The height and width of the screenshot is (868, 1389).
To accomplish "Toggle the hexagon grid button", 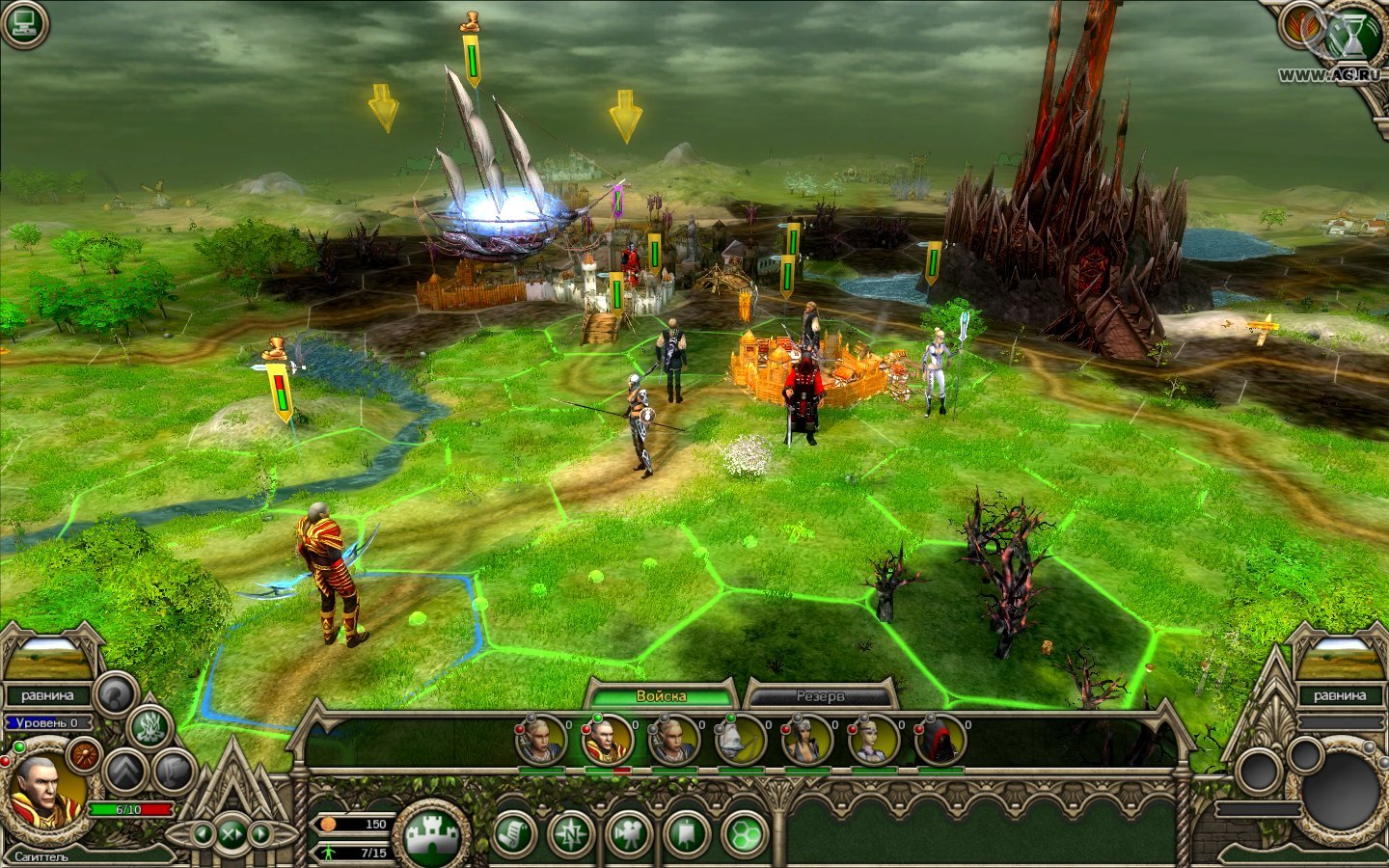I will tap(744, 834).
